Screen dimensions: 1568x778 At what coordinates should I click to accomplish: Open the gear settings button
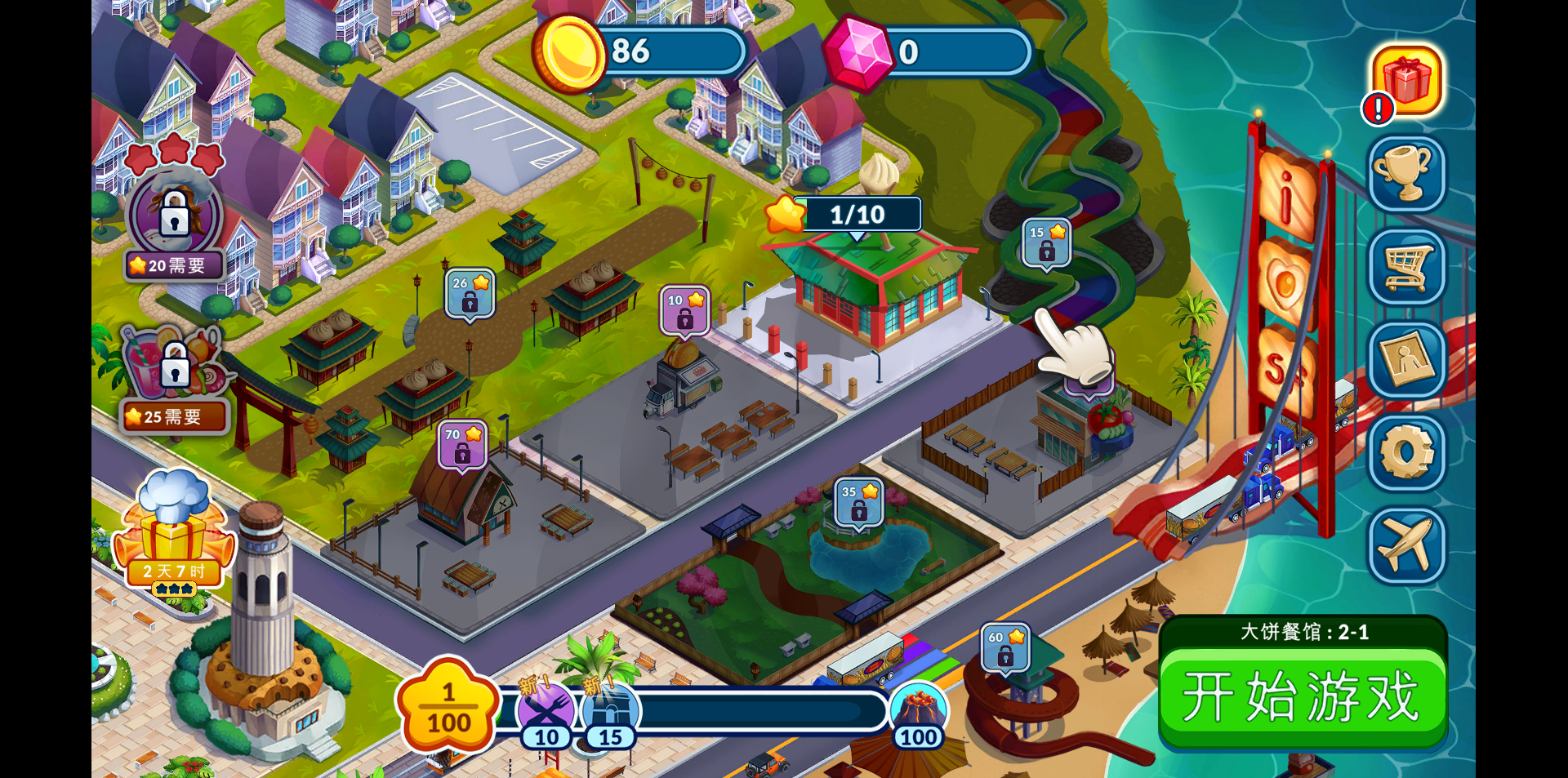(x=1406, y=452)
